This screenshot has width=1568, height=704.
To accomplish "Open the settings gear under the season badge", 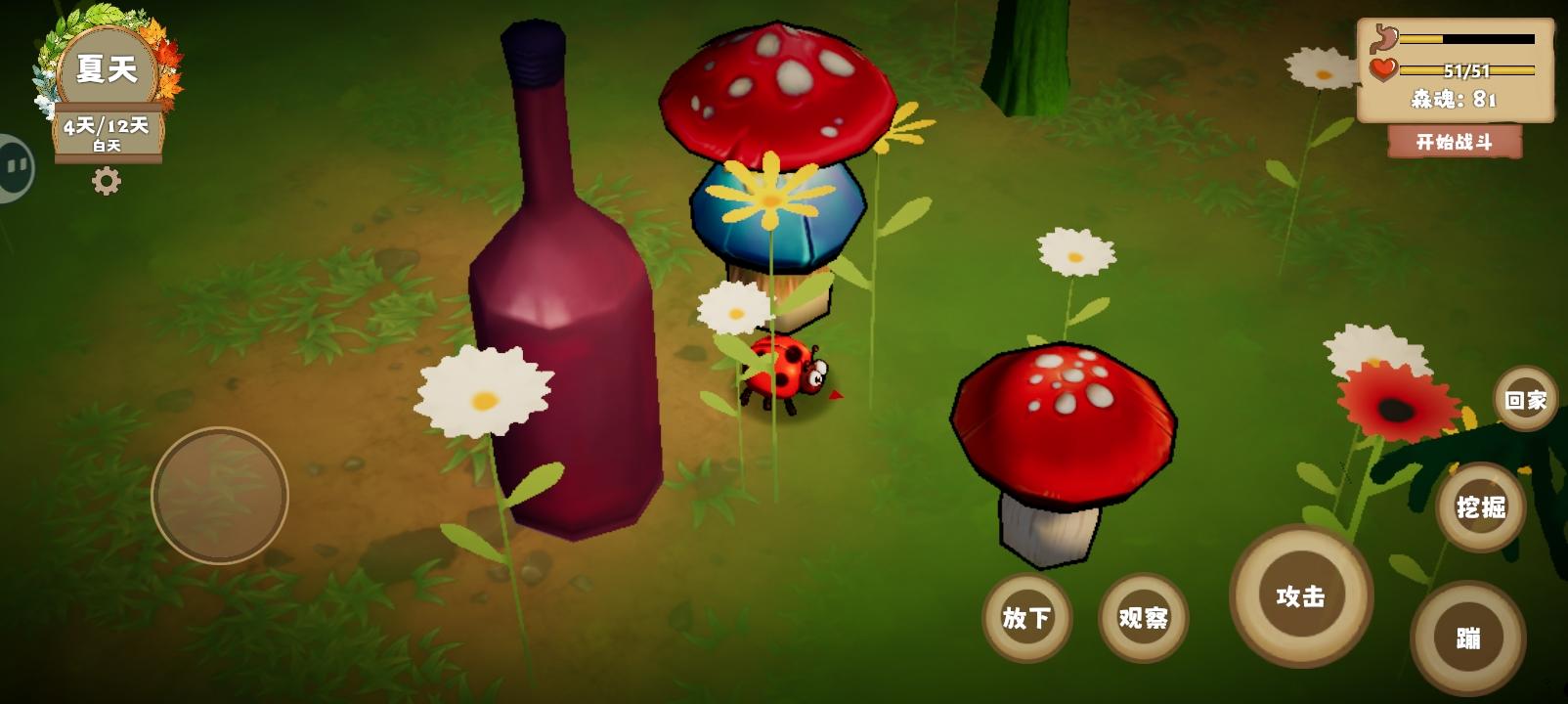I will [x=109, y=179].
